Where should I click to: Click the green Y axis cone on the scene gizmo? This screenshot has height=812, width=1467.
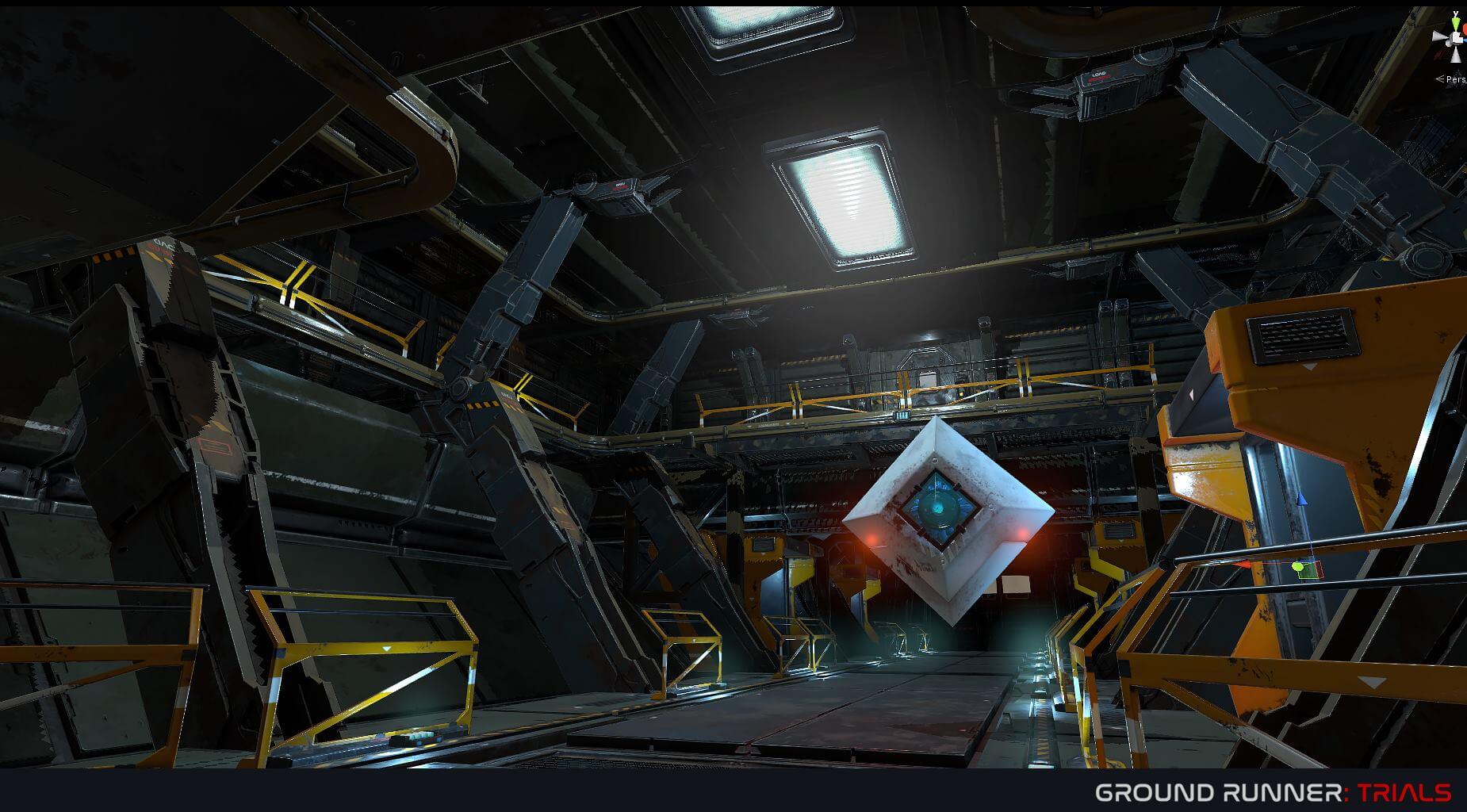tap(1456, 23)
